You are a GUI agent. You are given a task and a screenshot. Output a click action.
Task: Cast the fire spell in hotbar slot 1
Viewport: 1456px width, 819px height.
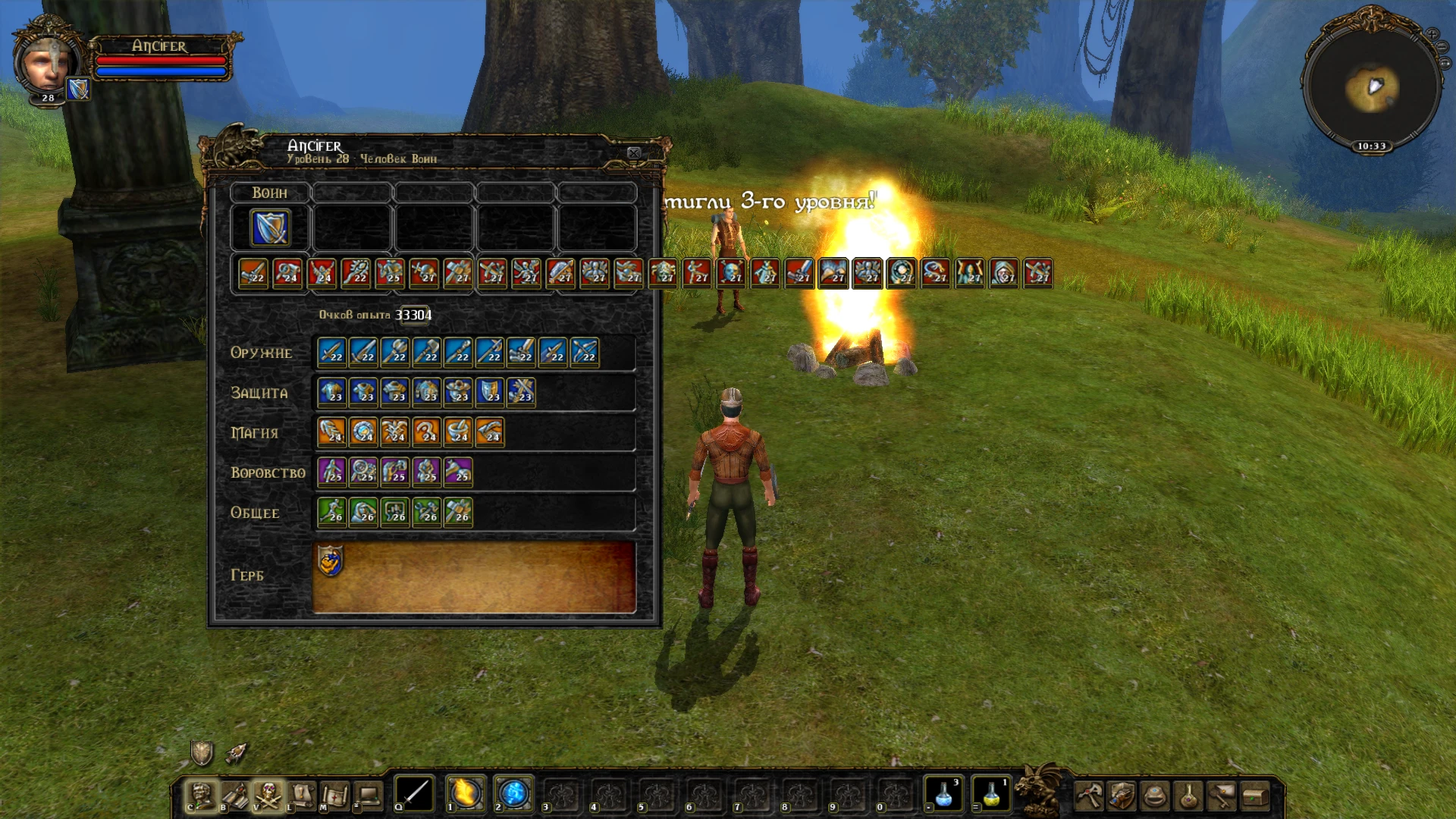(x=466, y=795)
